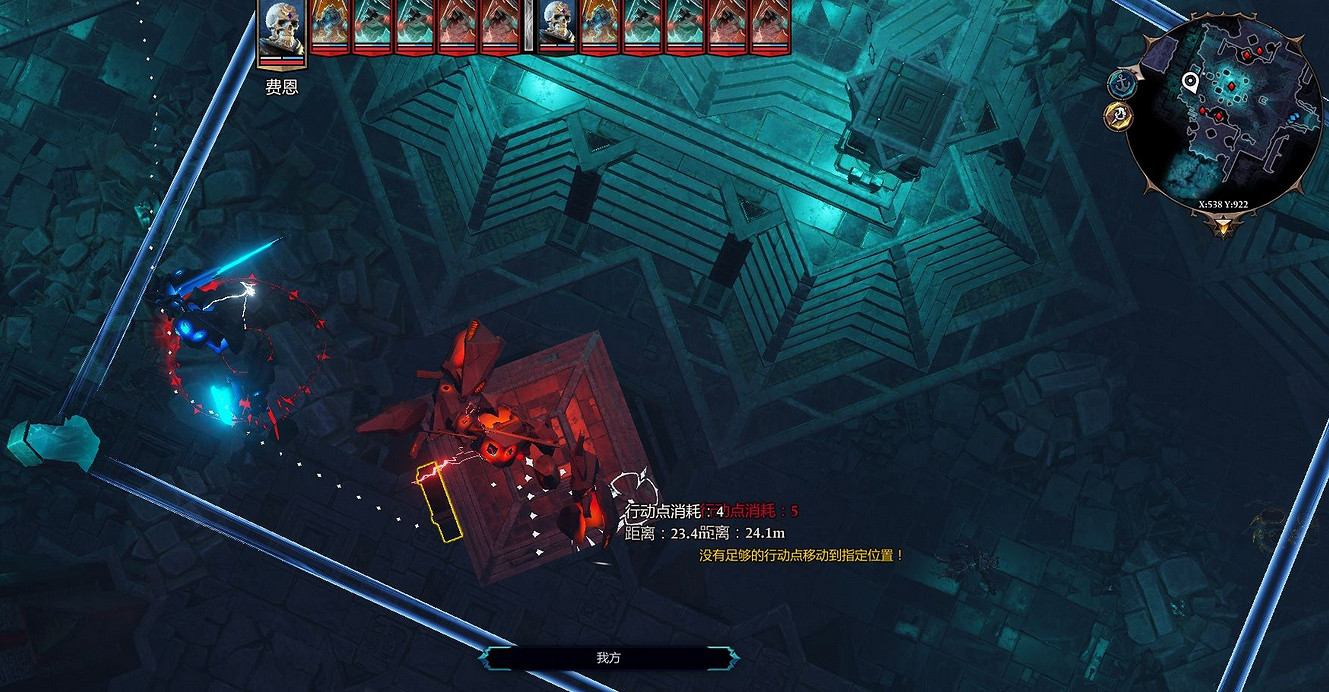Screen dimensions: 1329x692
Task: Click the gold round button beside the minimap
Action: (x=1118, y=117)
